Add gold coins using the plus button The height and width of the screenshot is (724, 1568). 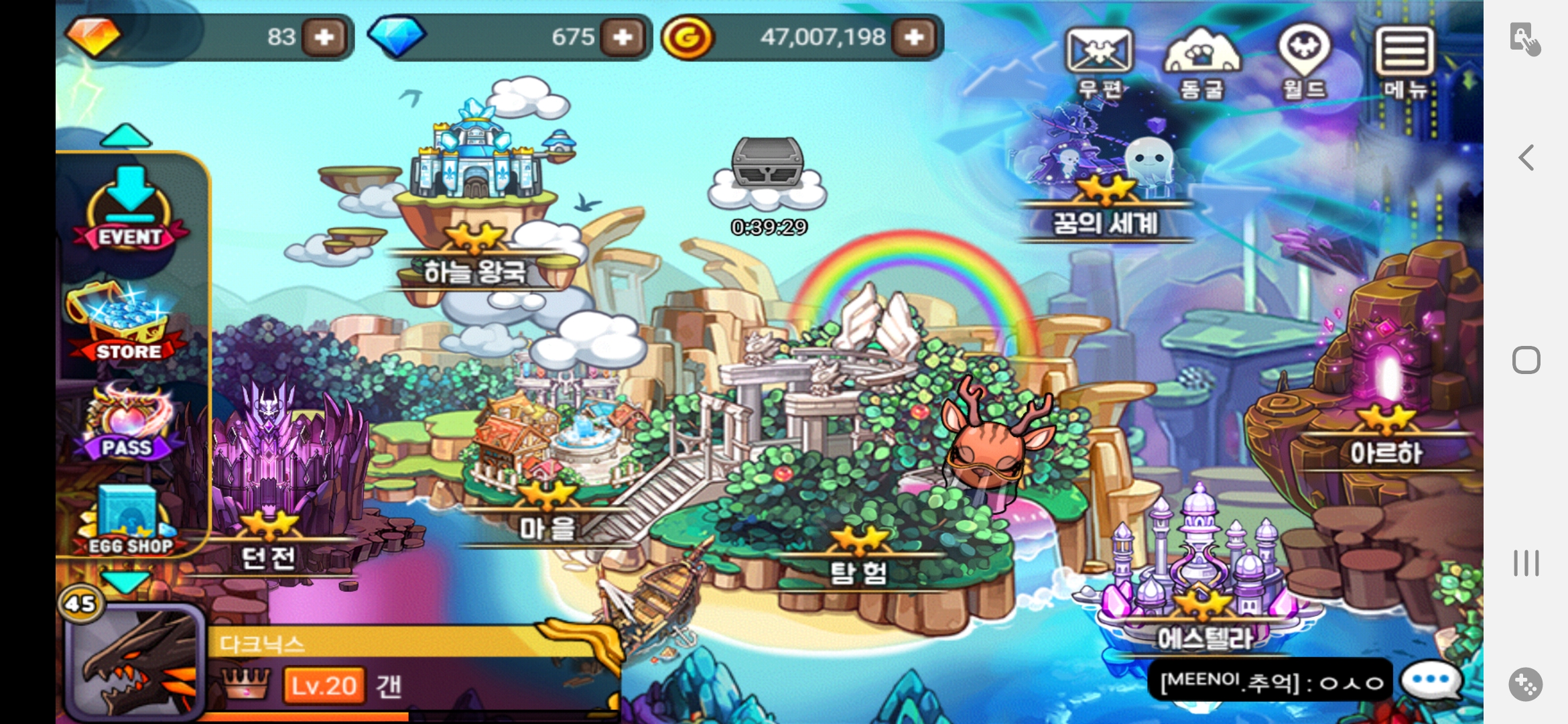click(x=915, y=37)
